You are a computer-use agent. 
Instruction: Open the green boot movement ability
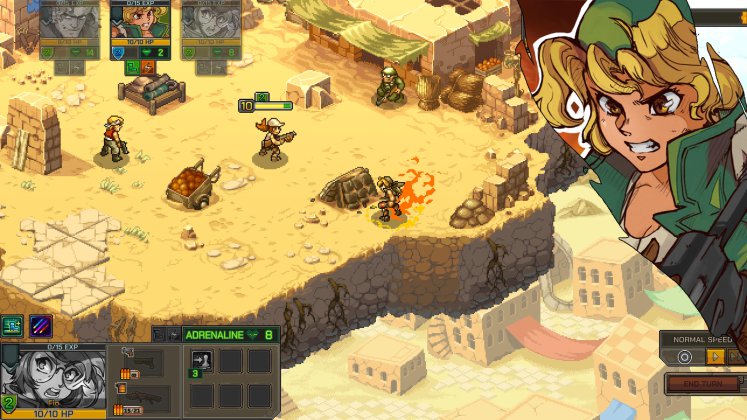coord(12,324)
